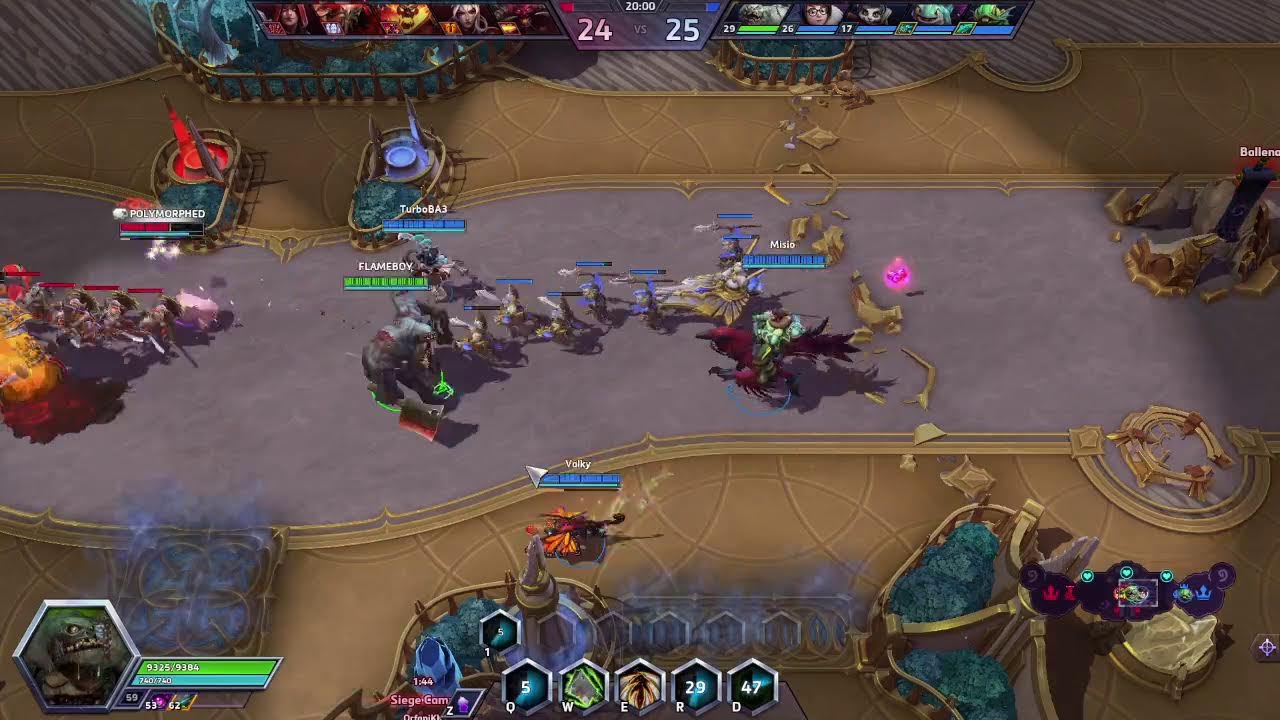This screenshot has width=1280, height=720.
Task: Select the red team crown objective marker
Action: pos(1053,593)
